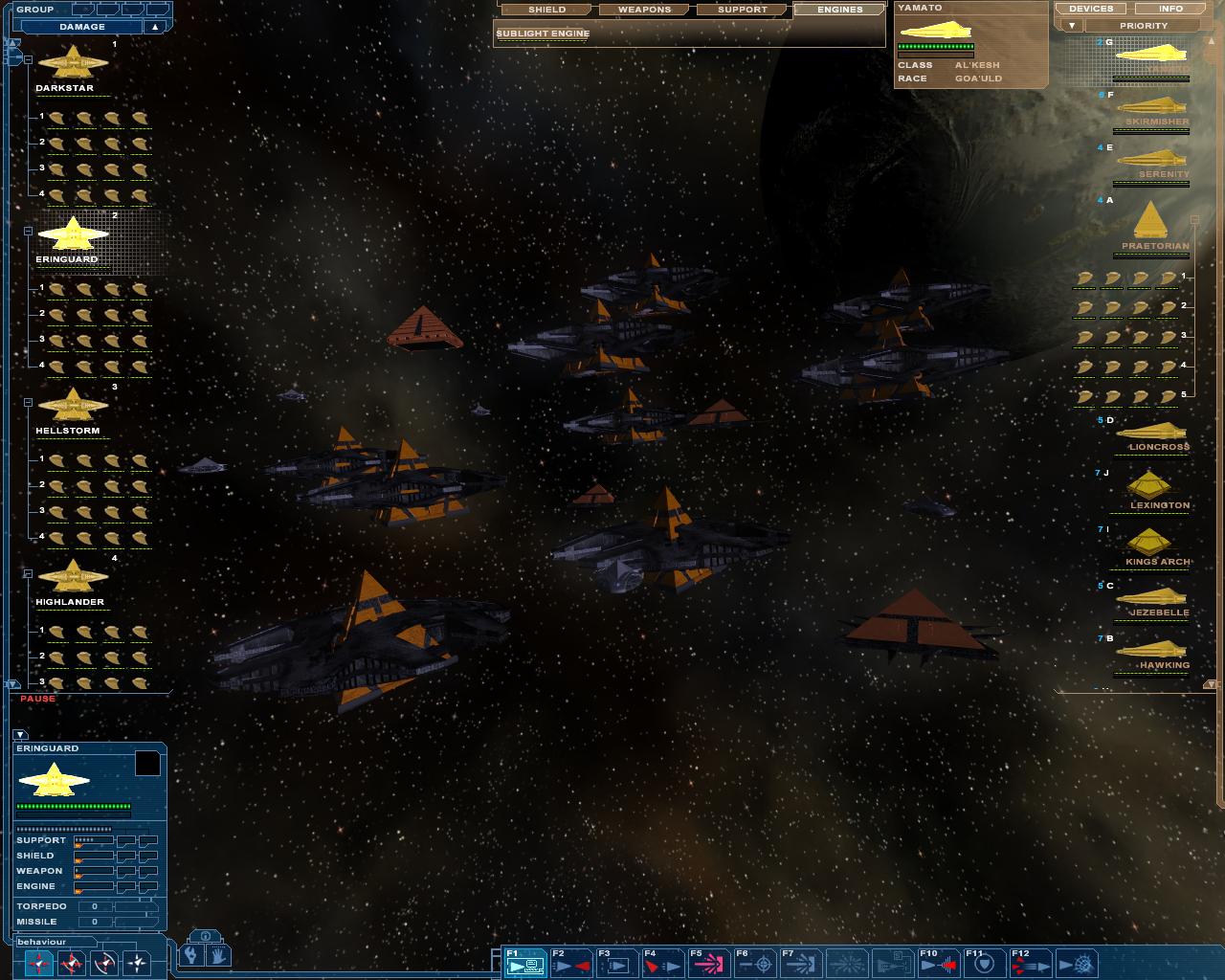Show the Info panel
The height and width of the screenshot is (980, 1225).
tap(1171, 9)
